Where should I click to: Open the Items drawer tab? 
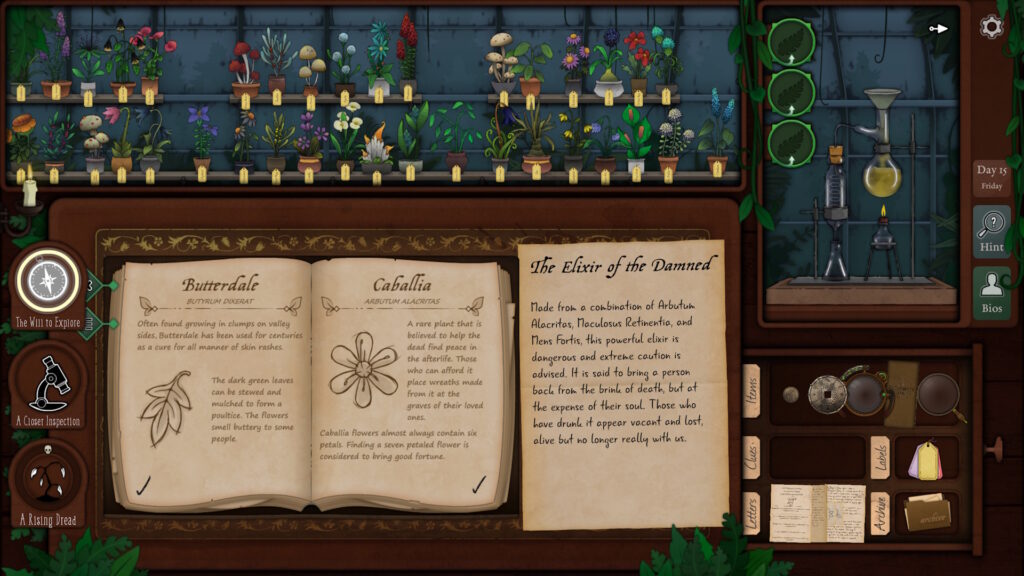click(x=751, y=391)
